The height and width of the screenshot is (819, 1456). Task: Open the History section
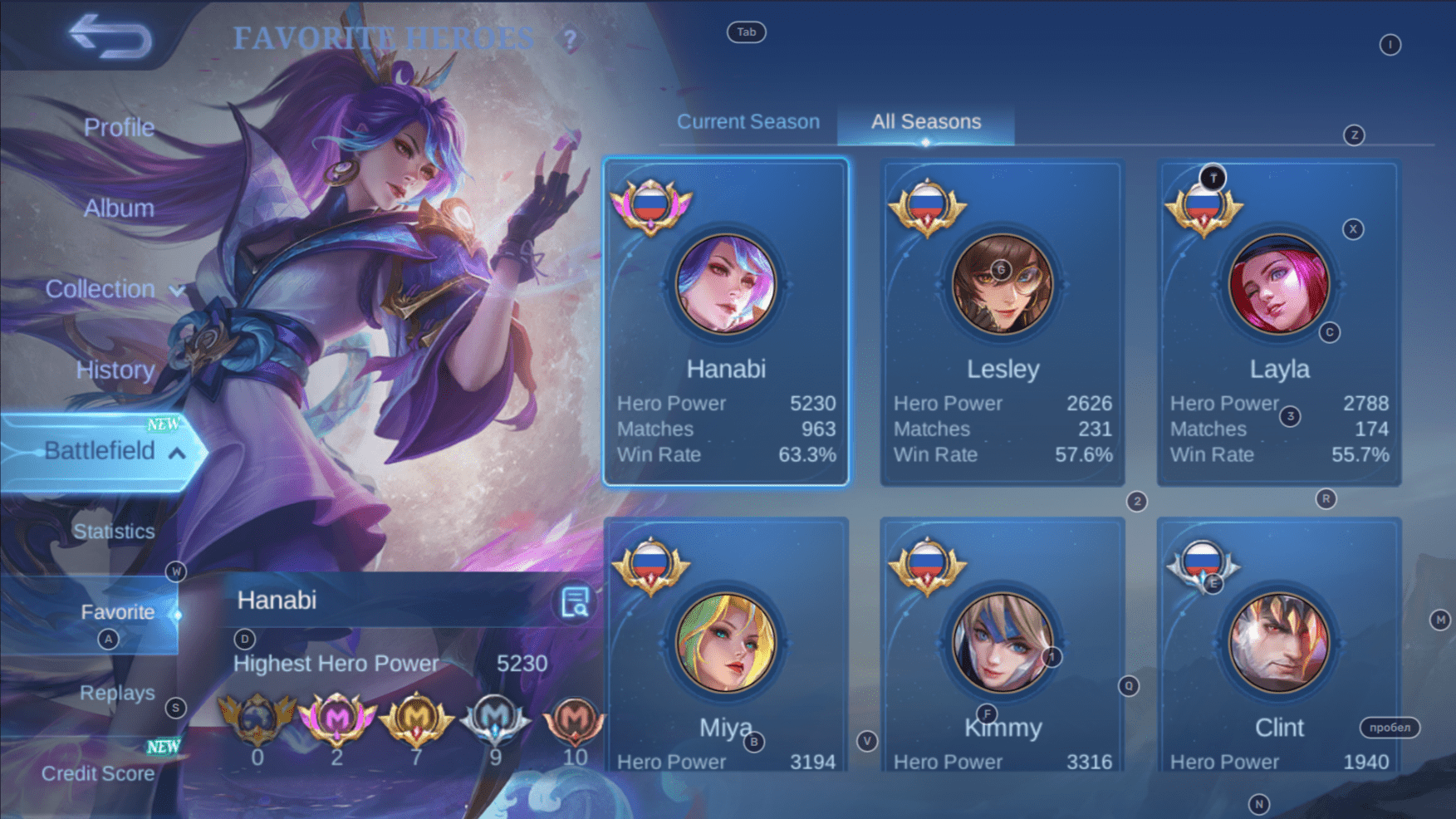[x=115, y=370]
